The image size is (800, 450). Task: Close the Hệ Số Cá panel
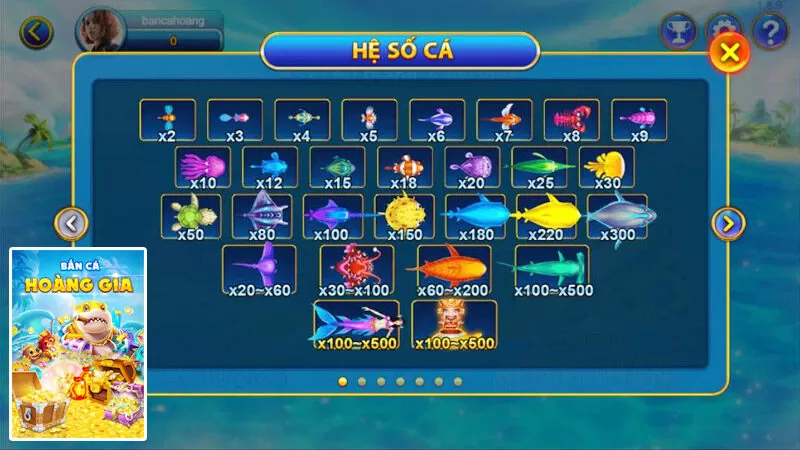point(731,52)
